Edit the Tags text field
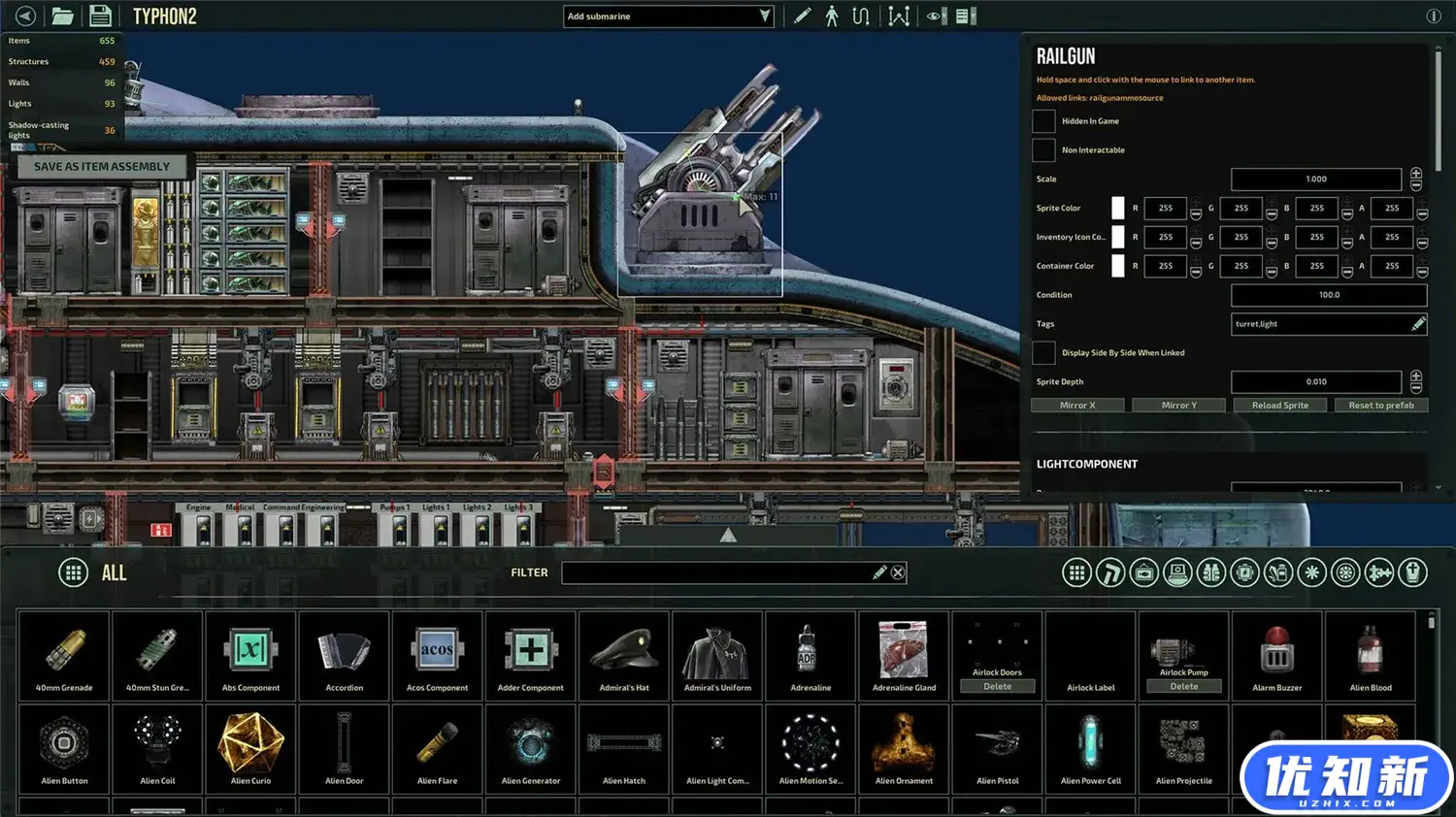This screenshot has height=817, width=1456. (x=1320, y=324)
